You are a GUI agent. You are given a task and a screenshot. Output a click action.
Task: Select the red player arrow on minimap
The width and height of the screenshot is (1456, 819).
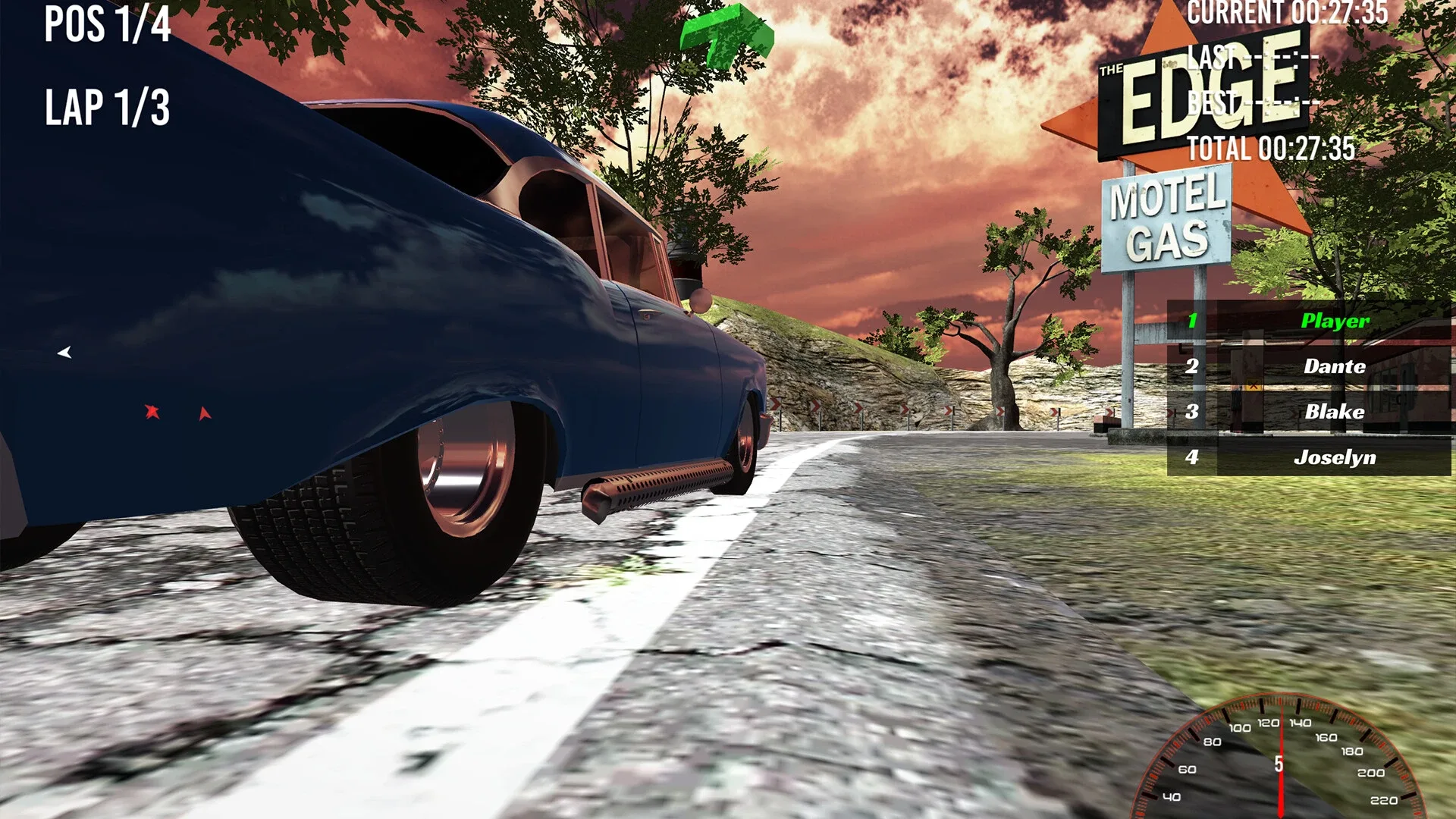point(151,410)
